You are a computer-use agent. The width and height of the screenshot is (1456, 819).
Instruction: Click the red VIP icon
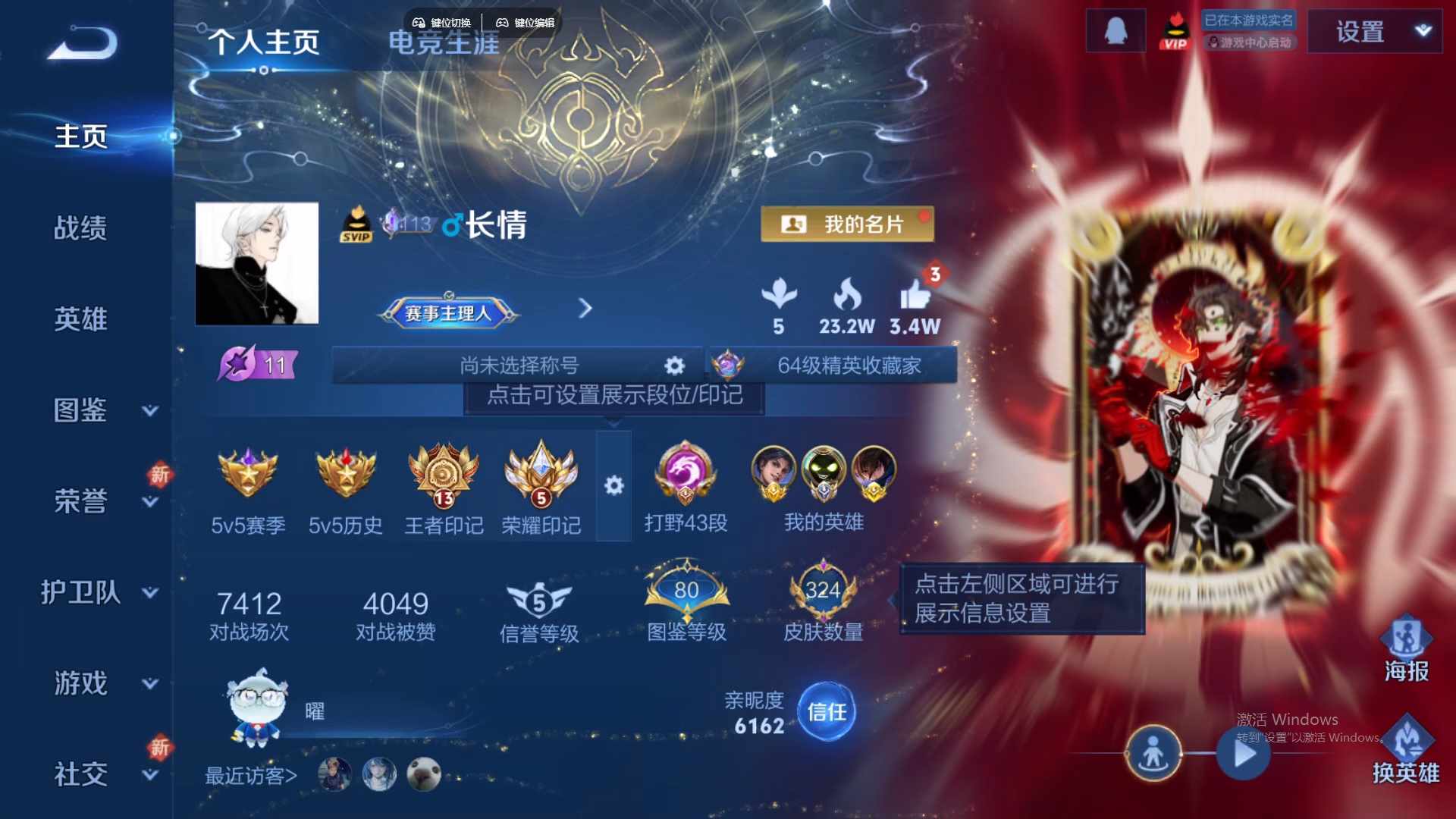click(x=1175, y=30)
